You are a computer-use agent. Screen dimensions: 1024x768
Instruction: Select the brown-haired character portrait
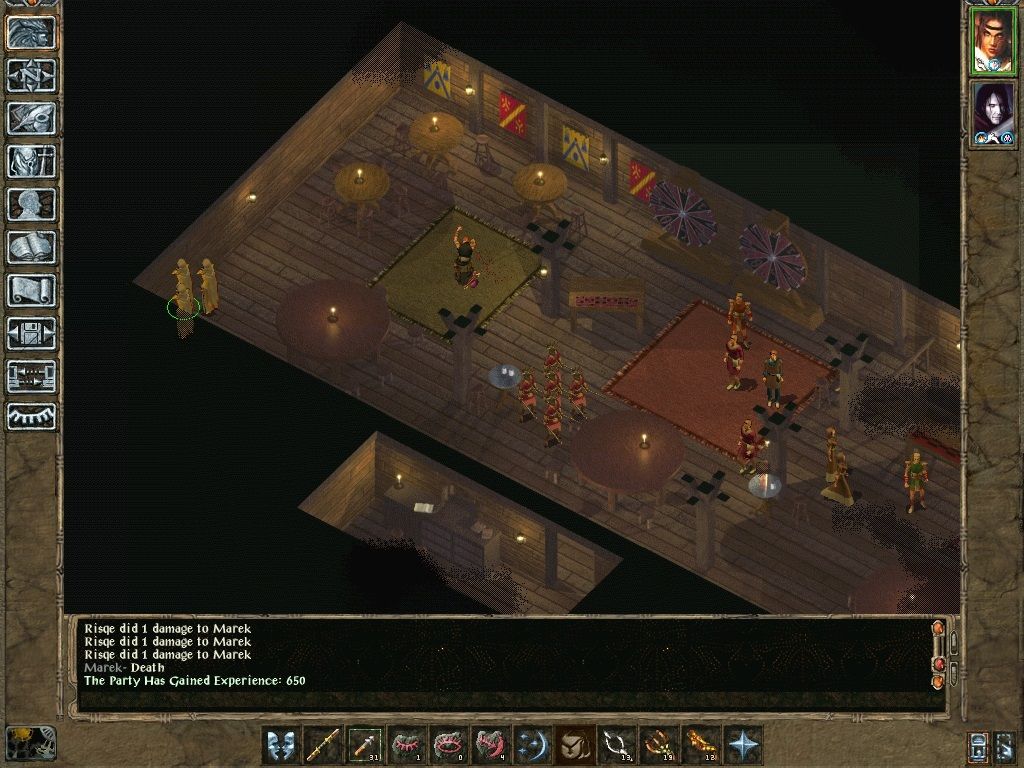pyautogui.click(x=993, y=42)
